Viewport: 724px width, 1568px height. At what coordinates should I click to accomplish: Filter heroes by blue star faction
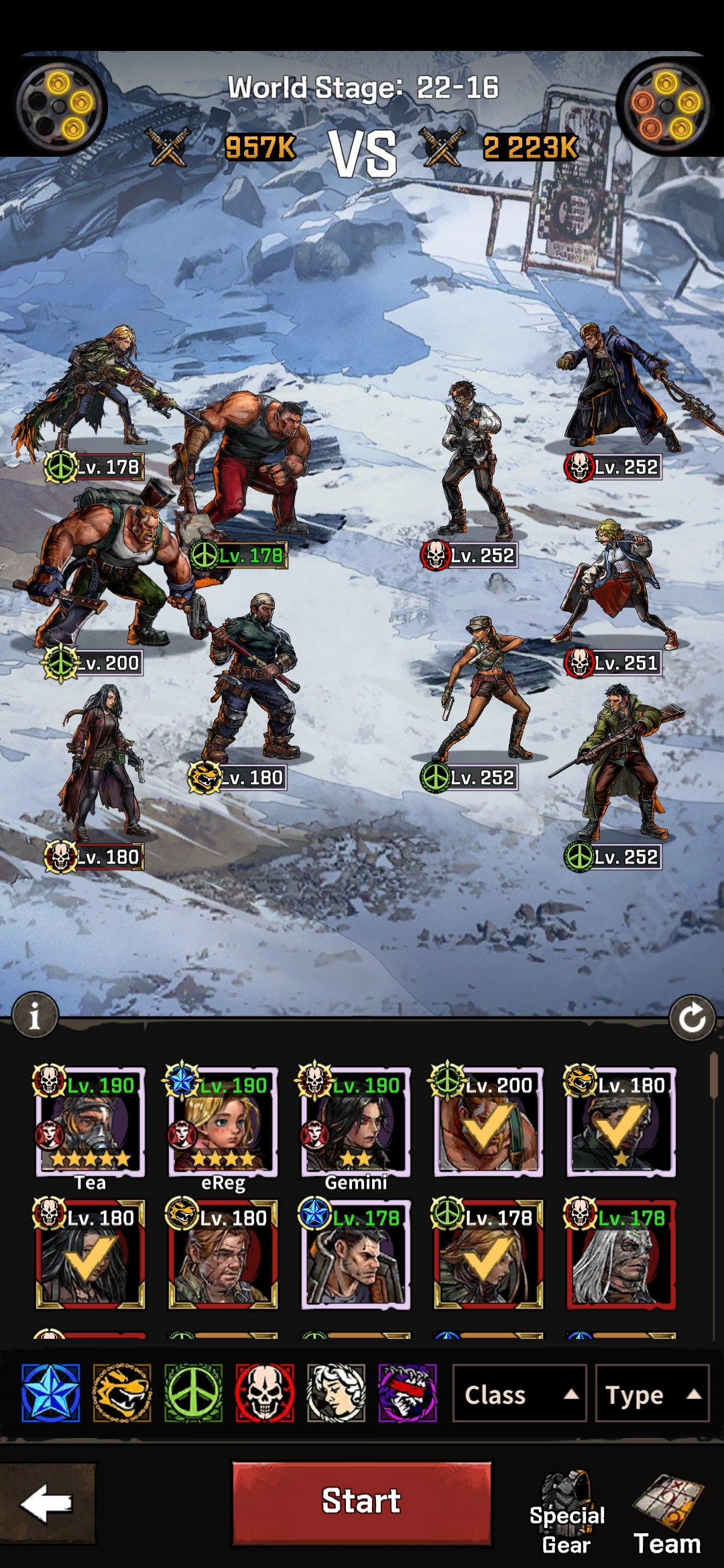51,1393
